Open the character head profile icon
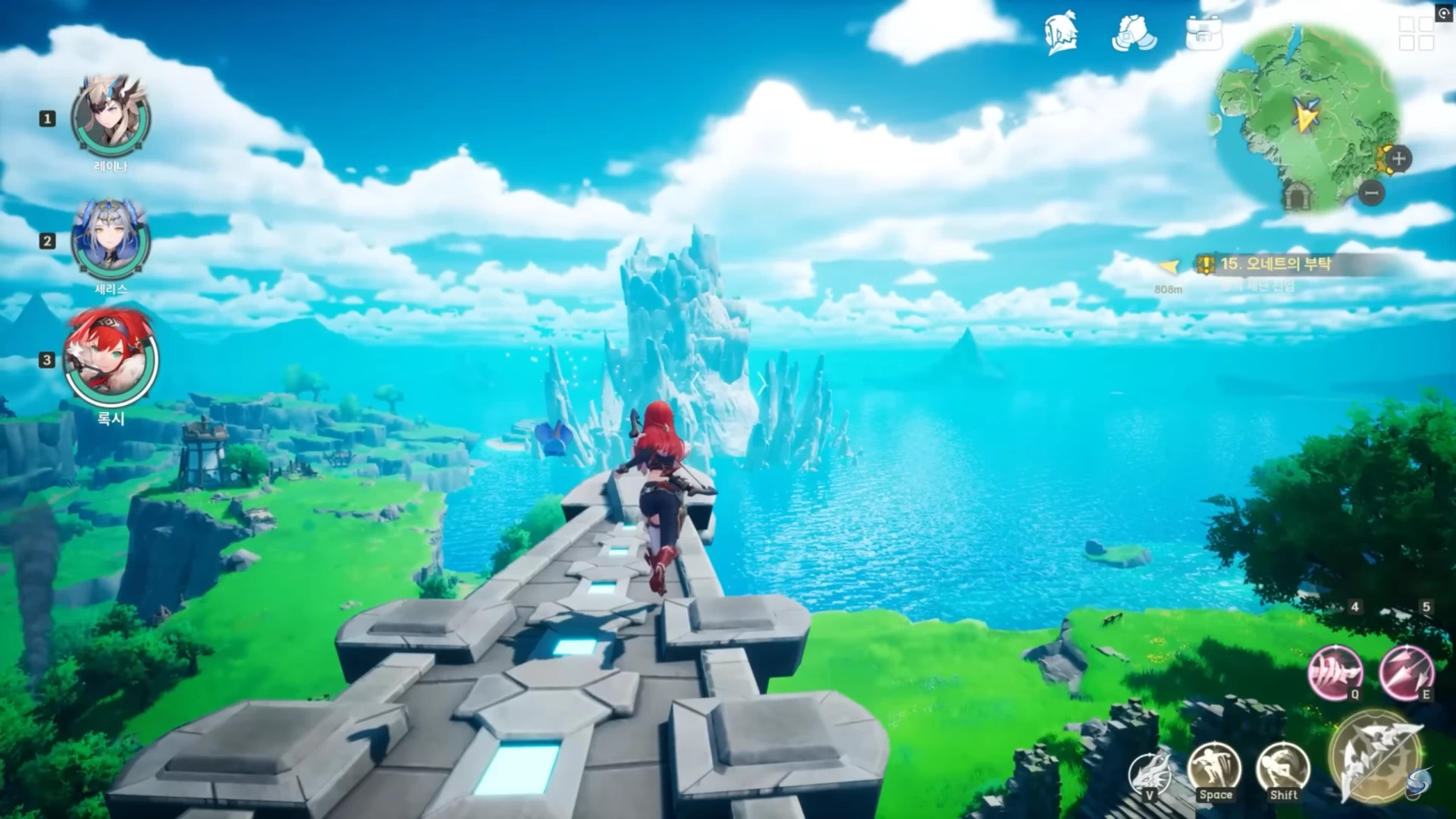1456x819 pixels. [1062, 33]
